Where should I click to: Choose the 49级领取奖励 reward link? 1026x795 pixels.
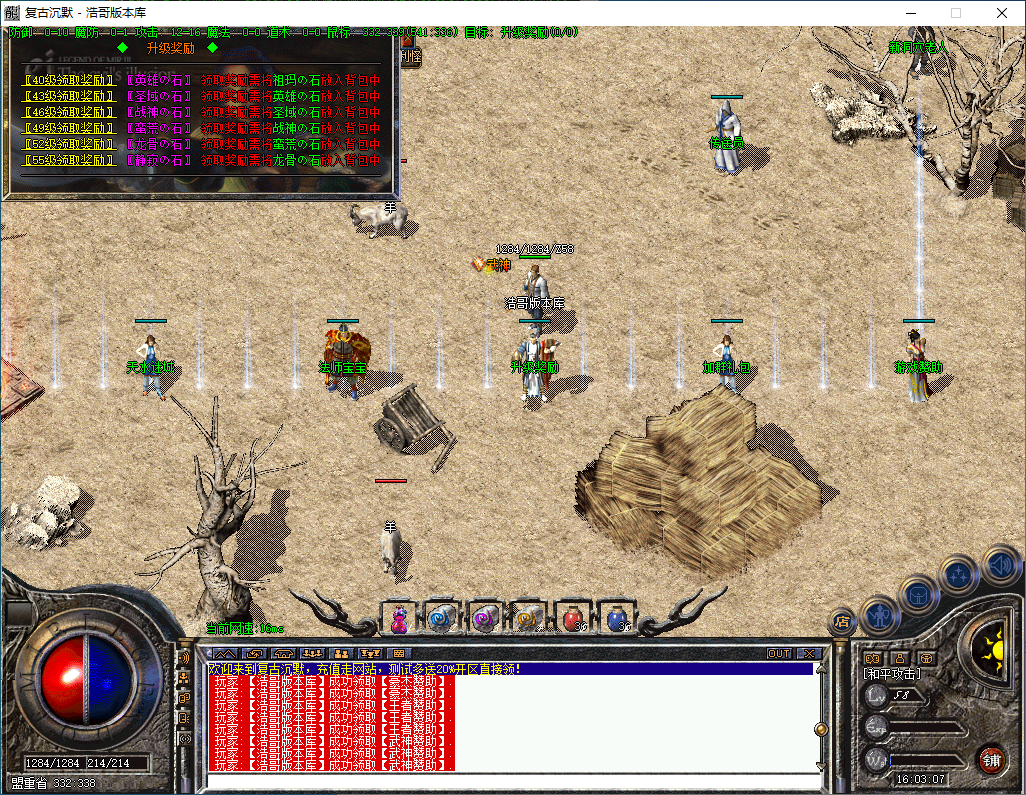[68, 128]
